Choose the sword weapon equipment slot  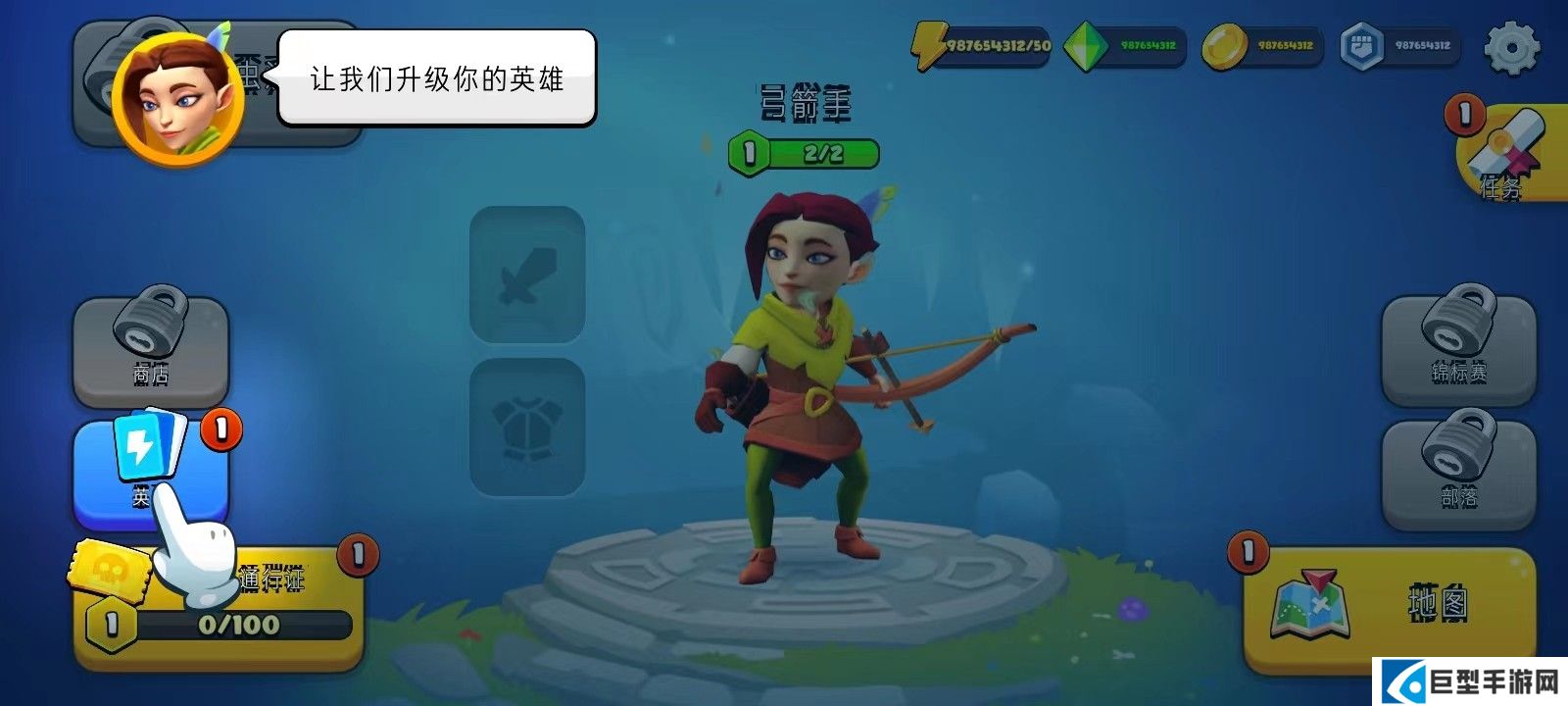click(527, 275)
